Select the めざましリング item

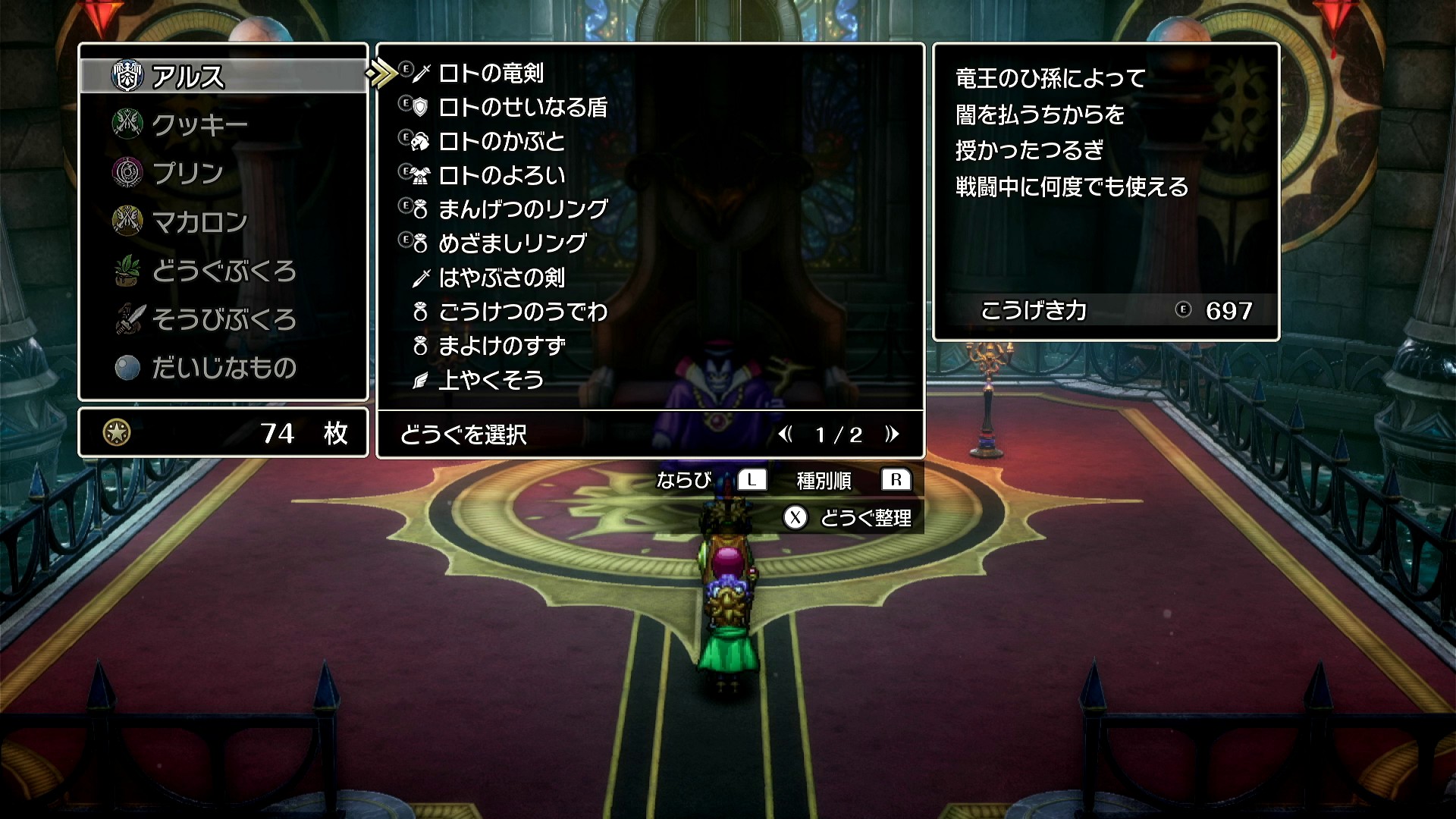click(x=512, y=243)
